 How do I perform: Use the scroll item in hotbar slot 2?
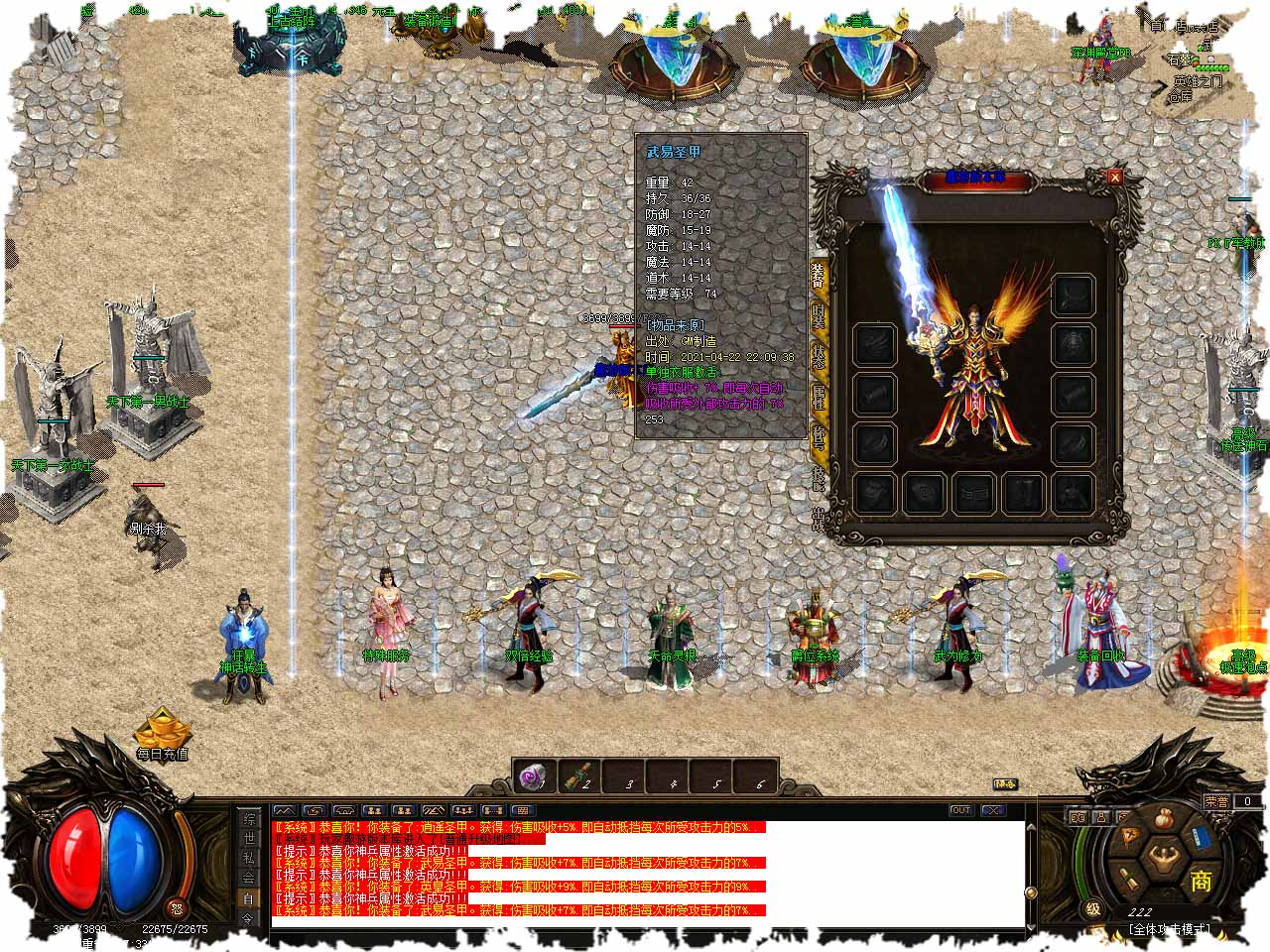579,776
